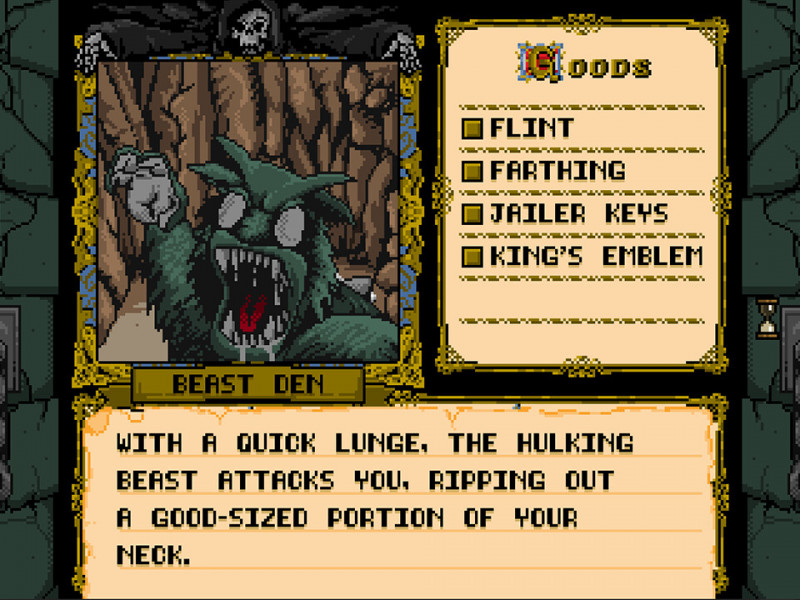Select Flint in the Goods list
This screenshot has width=800, height=600.
coord(531,128)
